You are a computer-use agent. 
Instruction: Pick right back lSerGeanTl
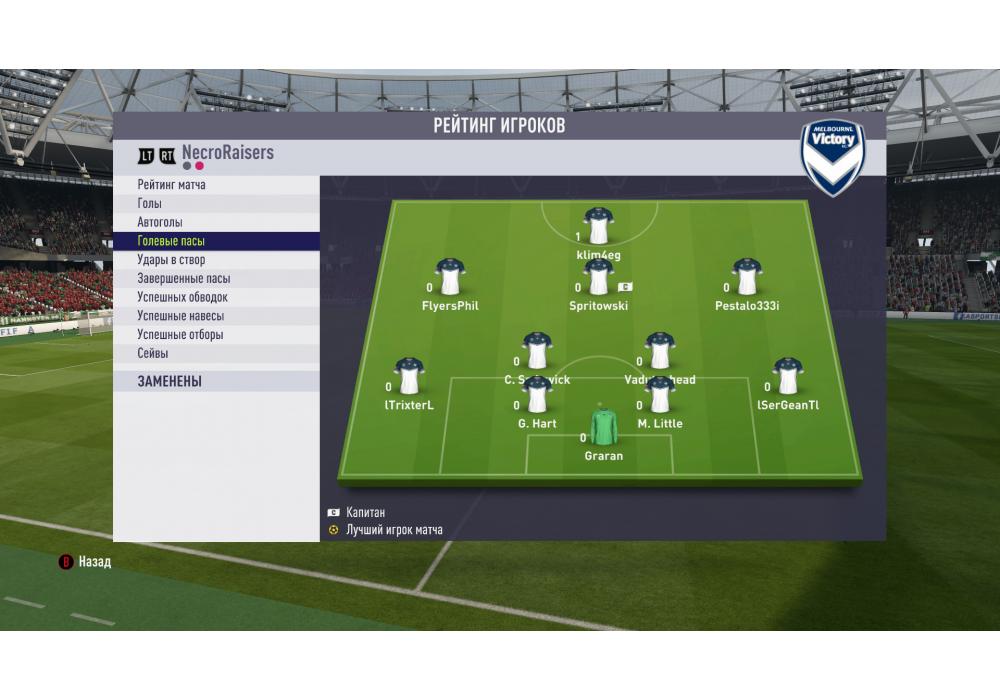tap(788, 377)
